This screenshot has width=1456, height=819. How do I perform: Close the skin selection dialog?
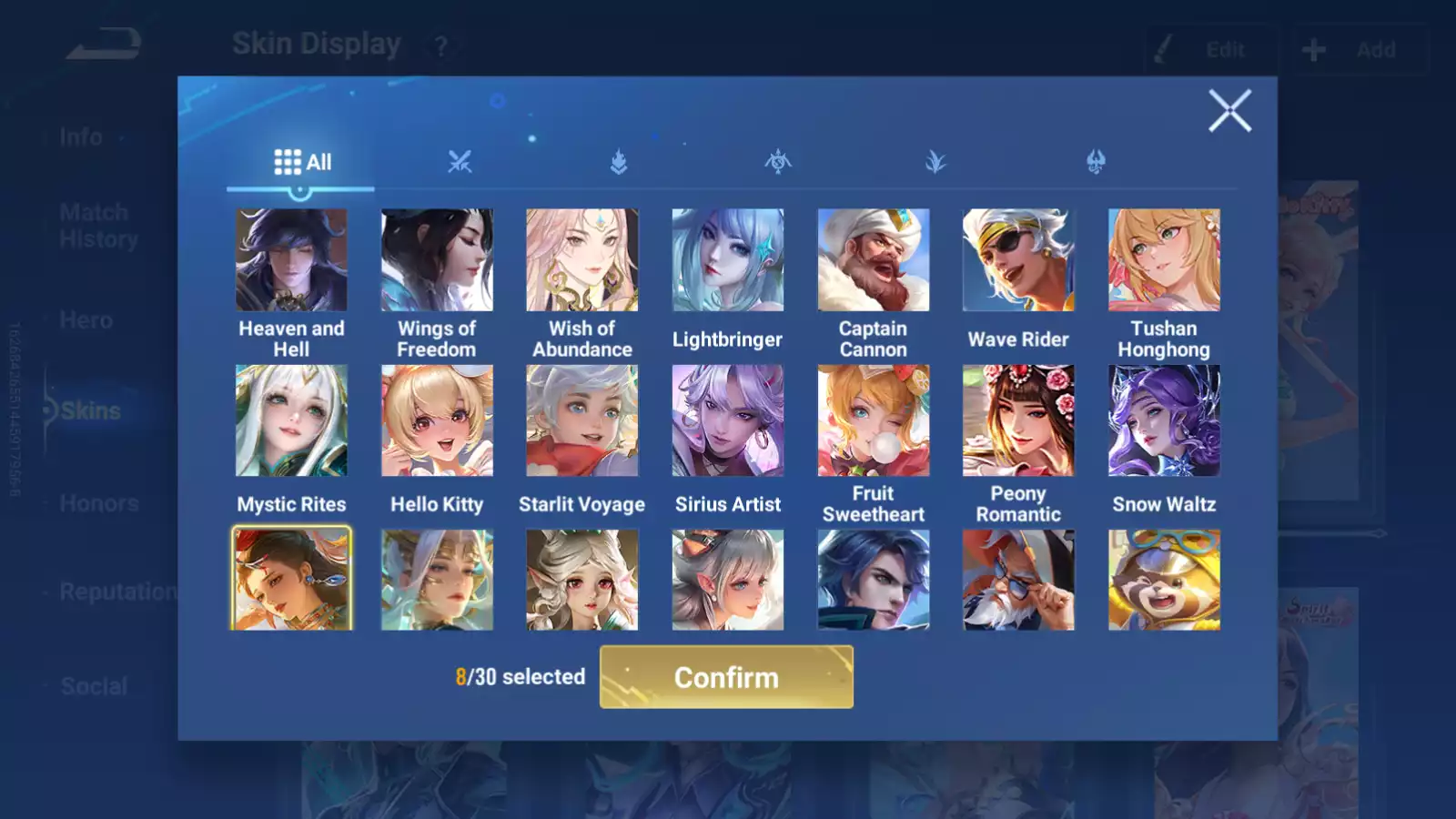1229,111
